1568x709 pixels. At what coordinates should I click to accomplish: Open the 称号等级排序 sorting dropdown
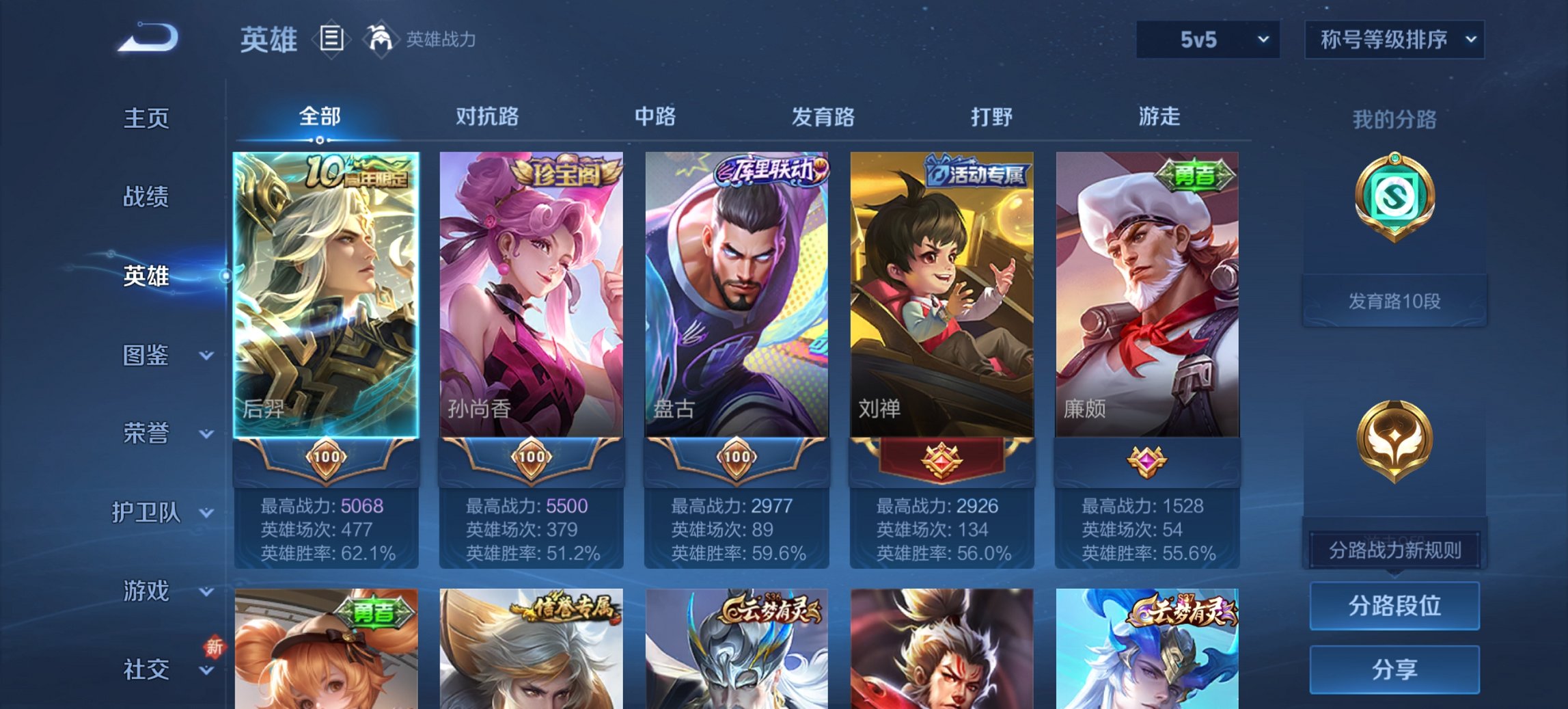point(1394,40)
